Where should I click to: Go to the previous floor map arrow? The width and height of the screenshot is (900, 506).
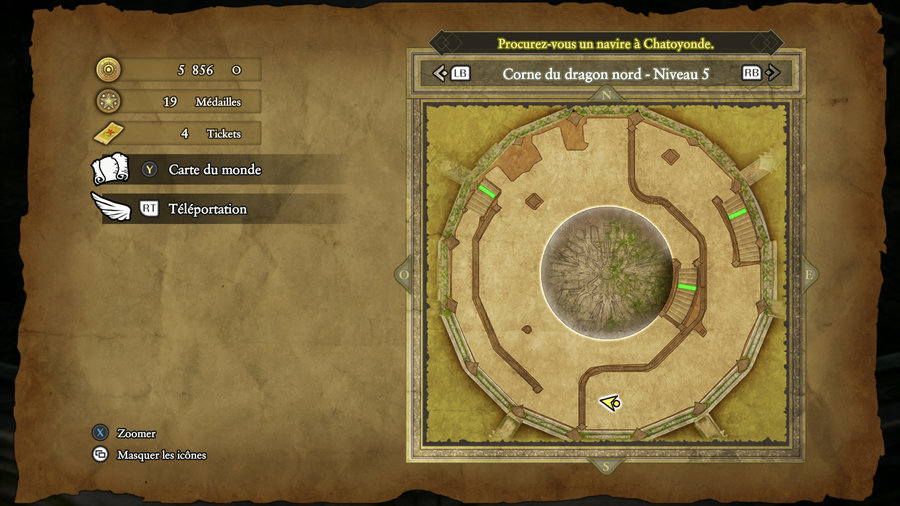point(439,73)
